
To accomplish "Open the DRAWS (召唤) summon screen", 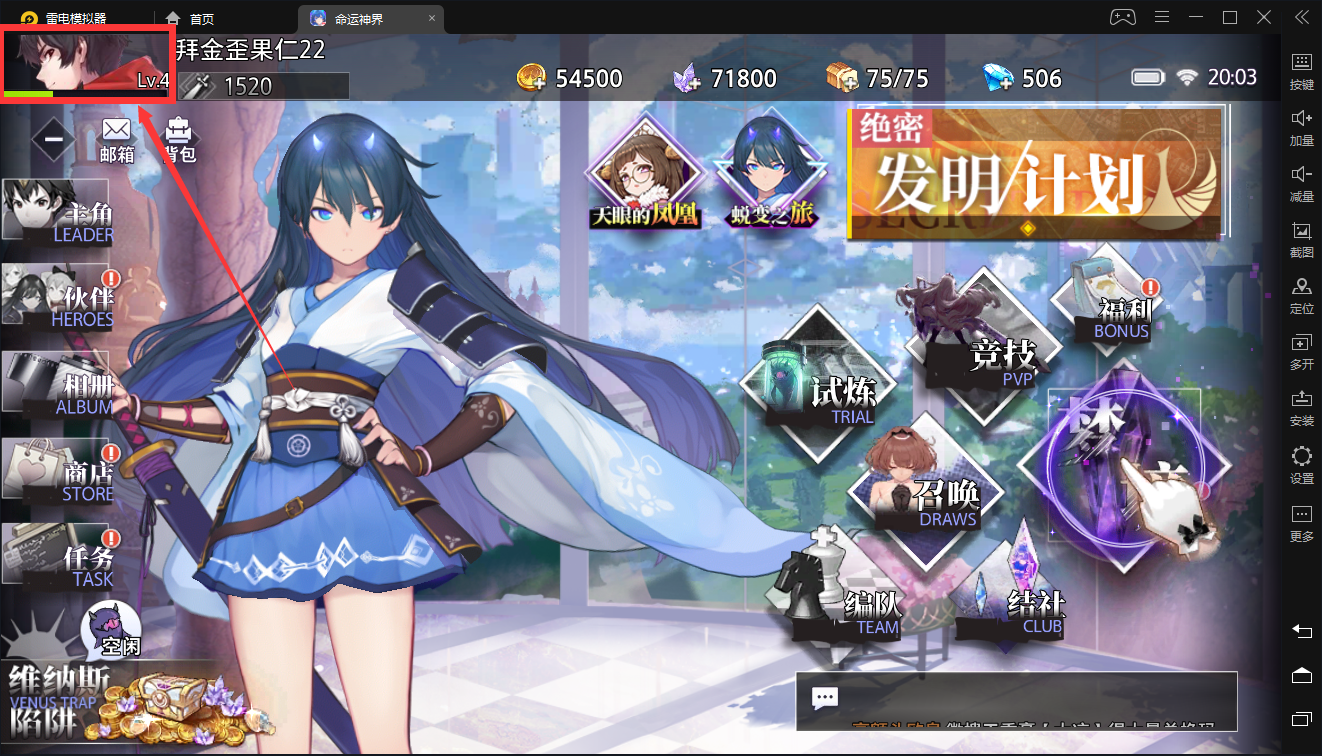I will [926, 490].
